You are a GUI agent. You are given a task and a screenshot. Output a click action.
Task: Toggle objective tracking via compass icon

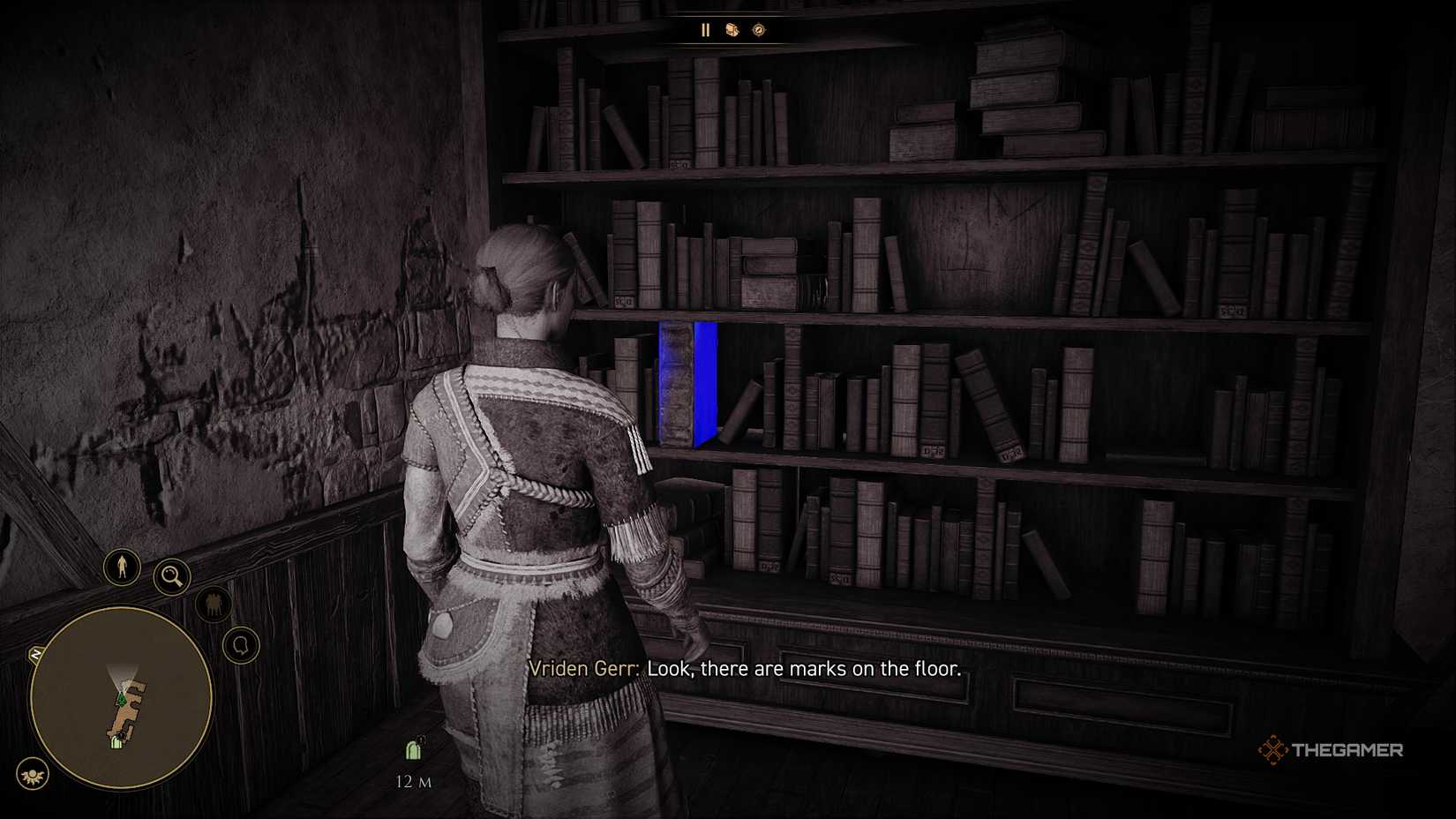759,29
